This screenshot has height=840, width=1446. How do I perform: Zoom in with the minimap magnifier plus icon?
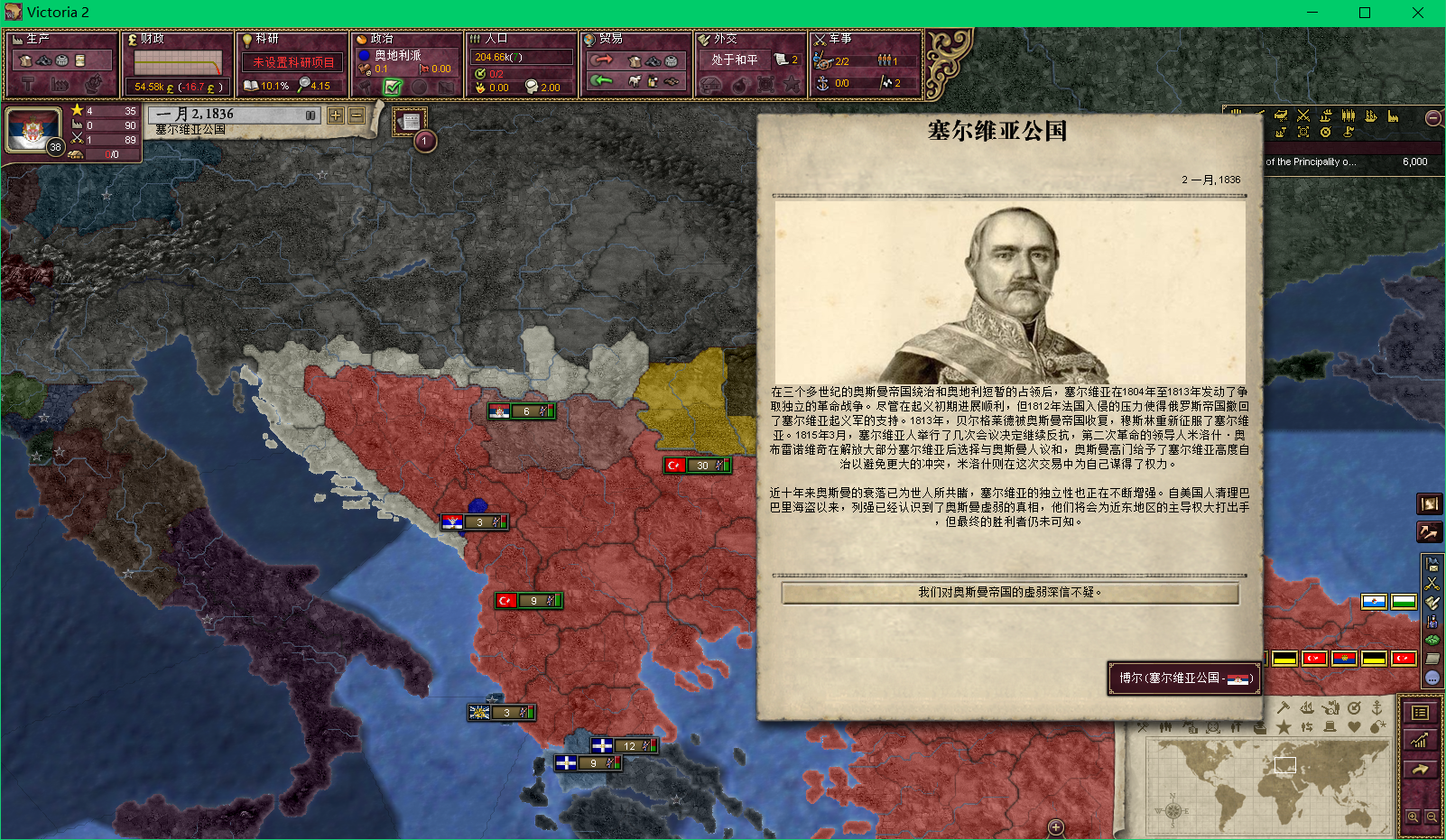coord(1413,817)
